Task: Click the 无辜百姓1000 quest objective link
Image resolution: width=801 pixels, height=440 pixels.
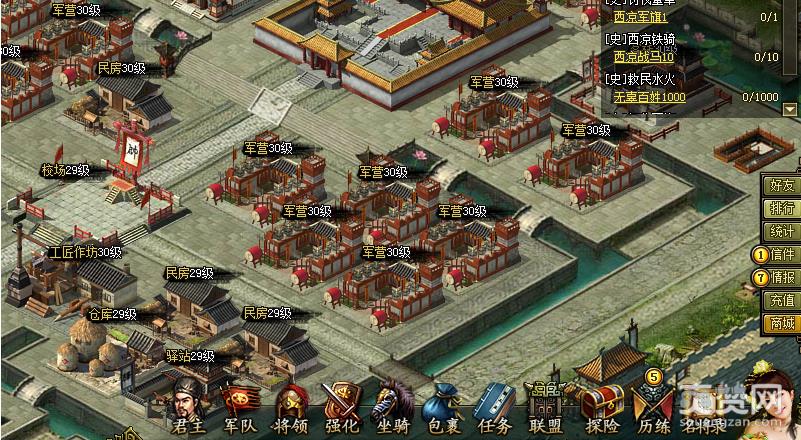Action: pos(649,97)
